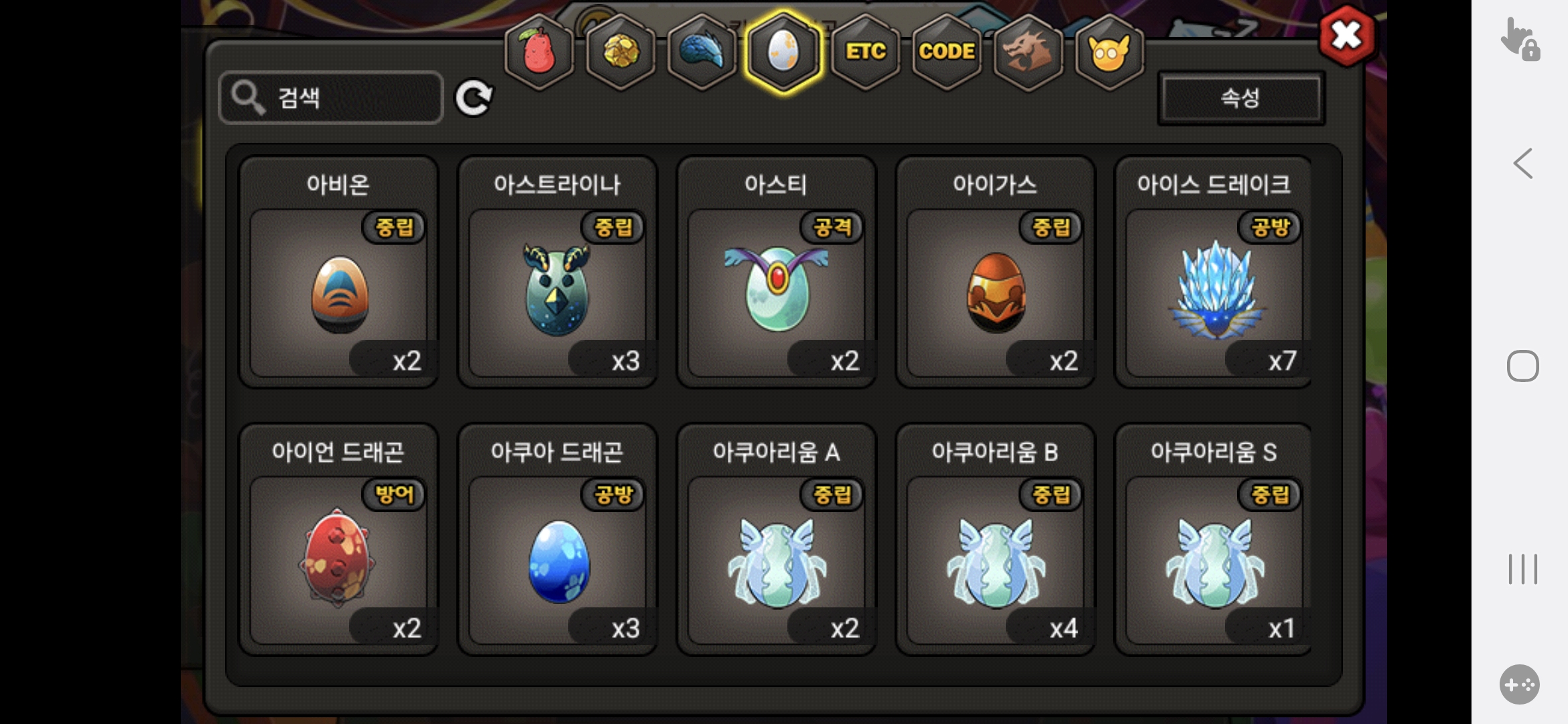Screen dimensions: 1568x724
Task: Close the egg inventory window
Action: click(x=1347, y=36)
